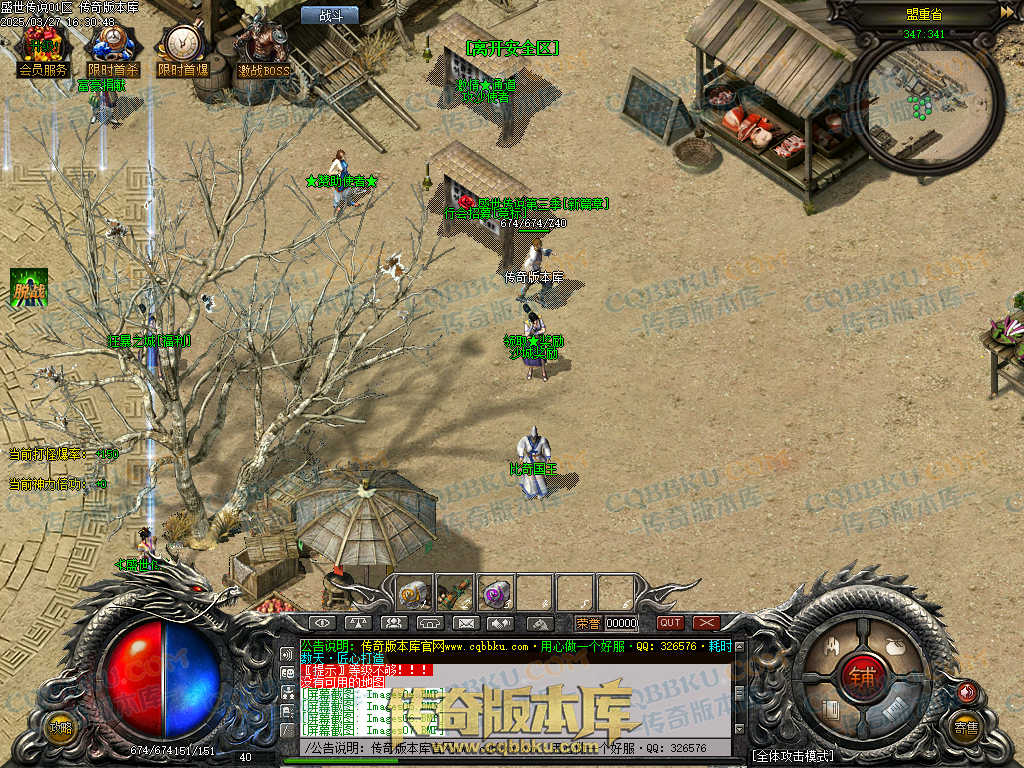Use the purple swirl scroll in the hotbar
The height and width of the screenshot is (768, 1024).
pos(494,593)
